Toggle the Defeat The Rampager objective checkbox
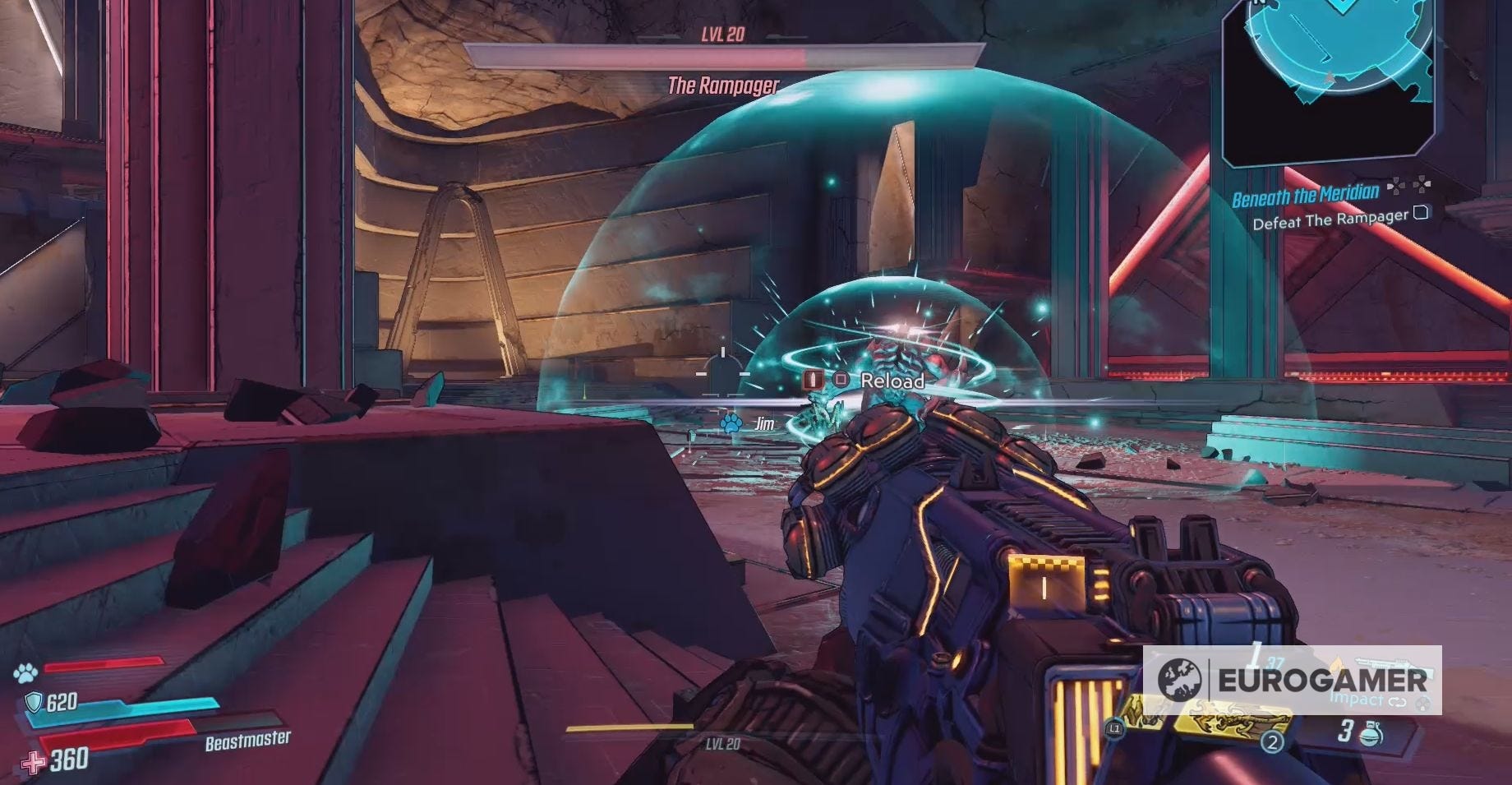 click(x=1422, y=215)
